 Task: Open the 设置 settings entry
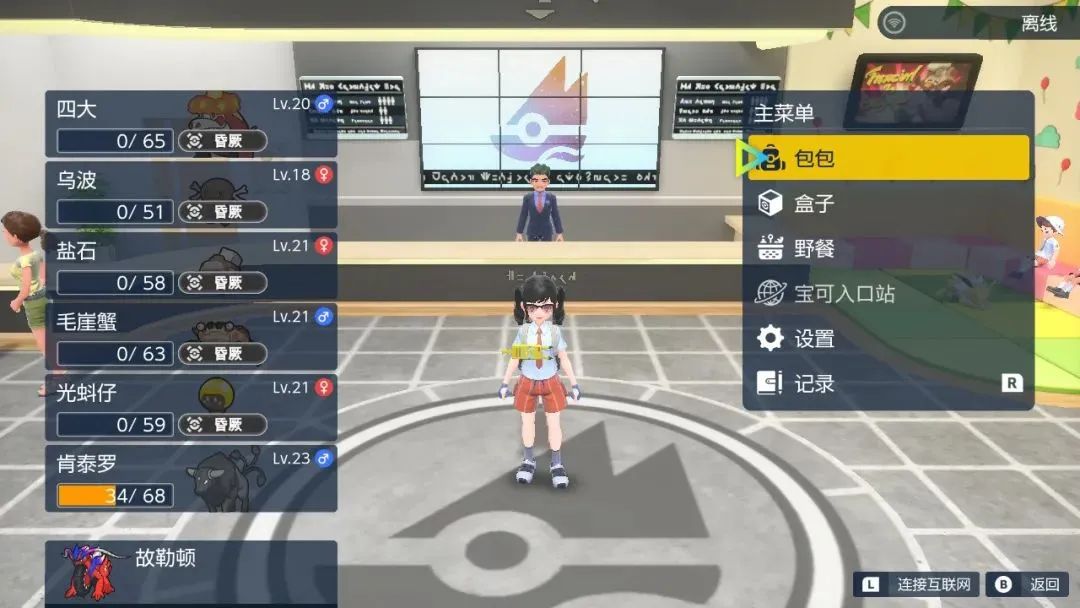888,338
